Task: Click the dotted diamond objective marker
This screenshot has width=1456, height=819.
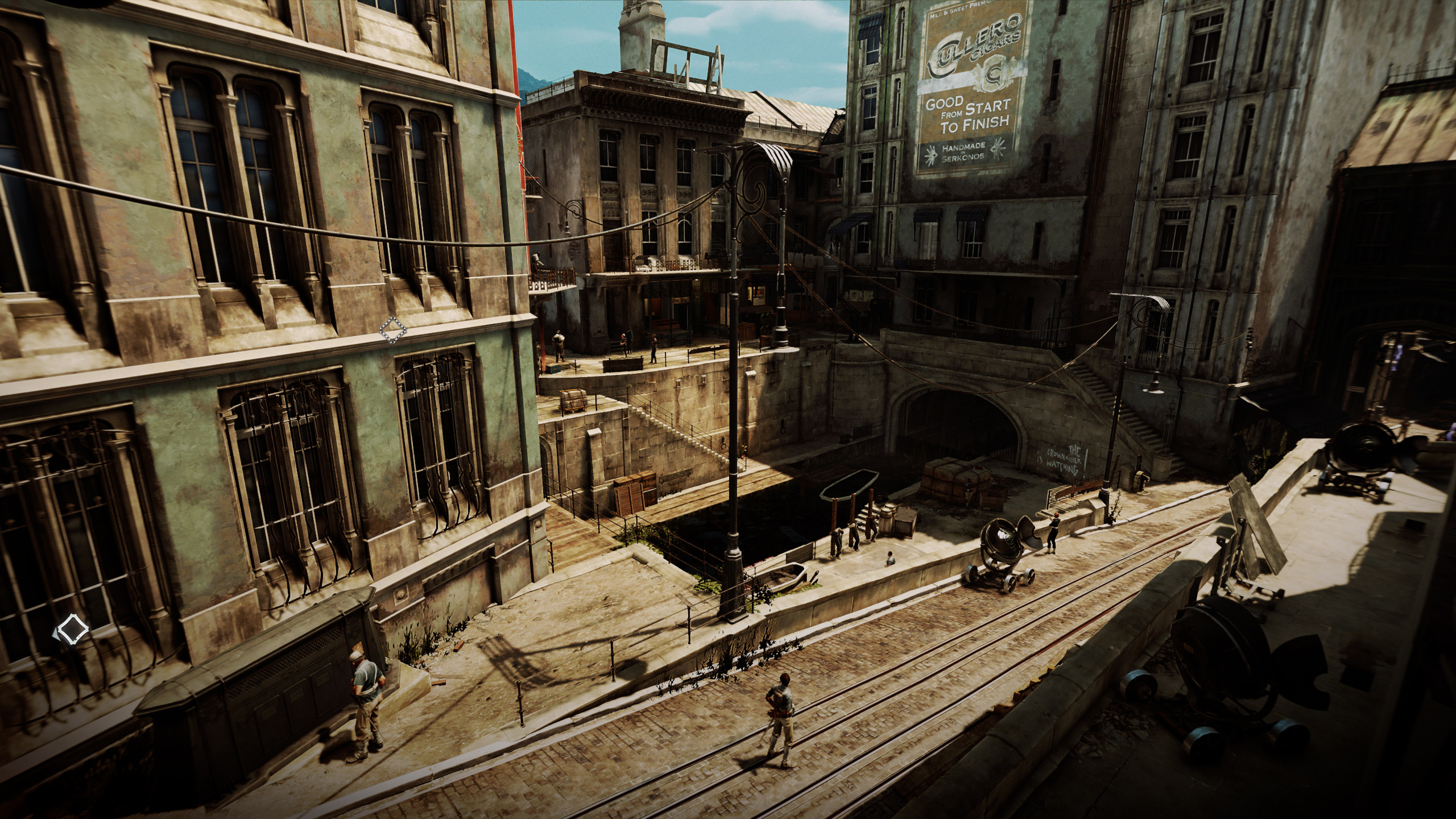Action: [392, 330]
